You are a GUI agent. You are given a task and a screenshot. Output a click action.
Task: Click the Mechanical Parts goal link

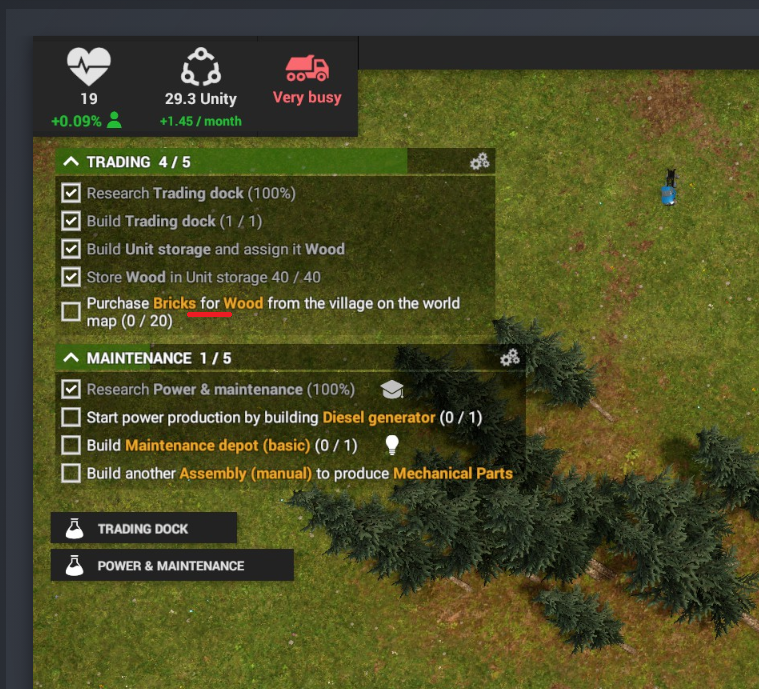[453, 473]
